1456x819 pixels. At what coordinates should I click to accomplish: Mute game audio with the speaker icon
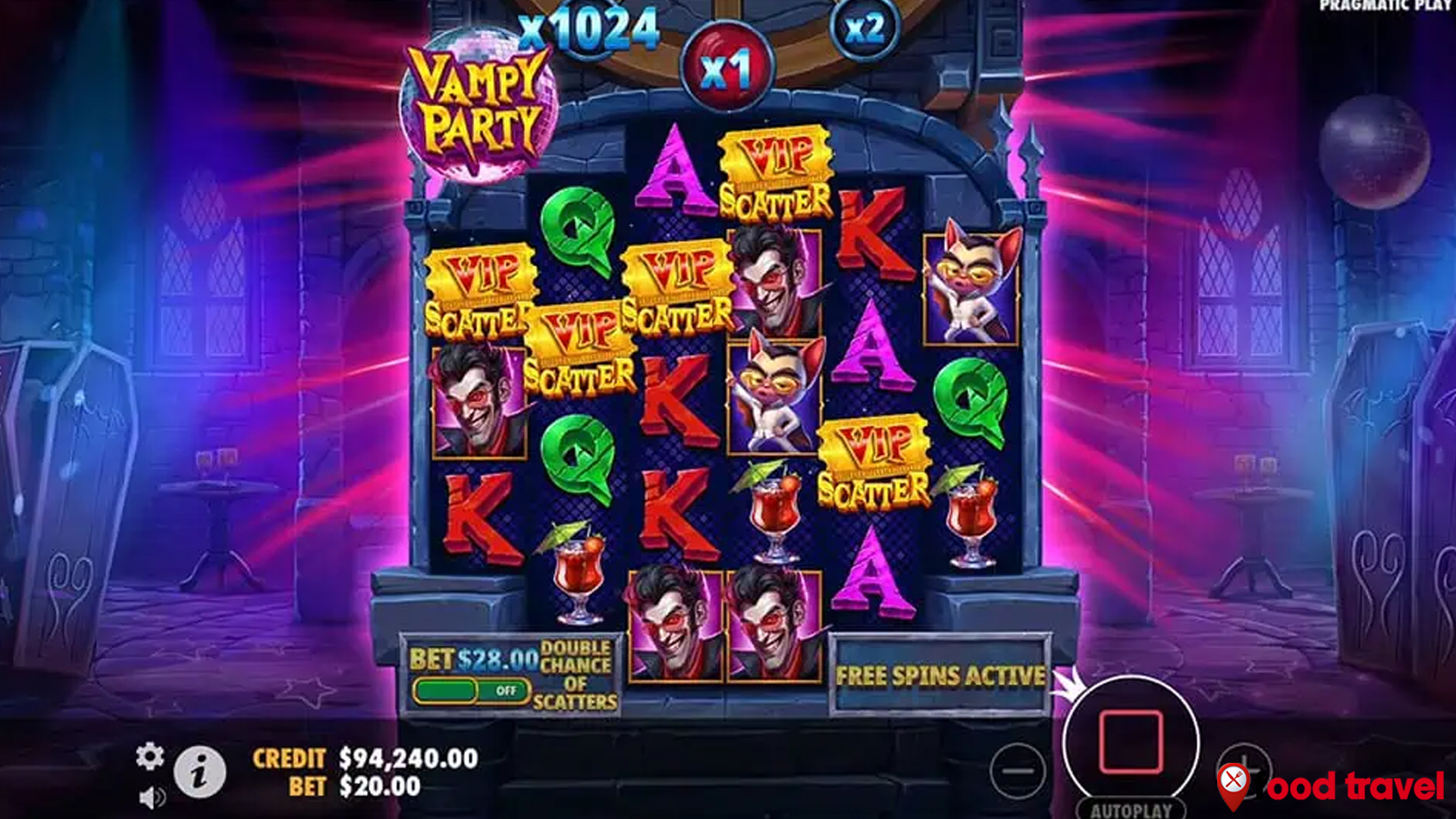(x=151, y=795)
